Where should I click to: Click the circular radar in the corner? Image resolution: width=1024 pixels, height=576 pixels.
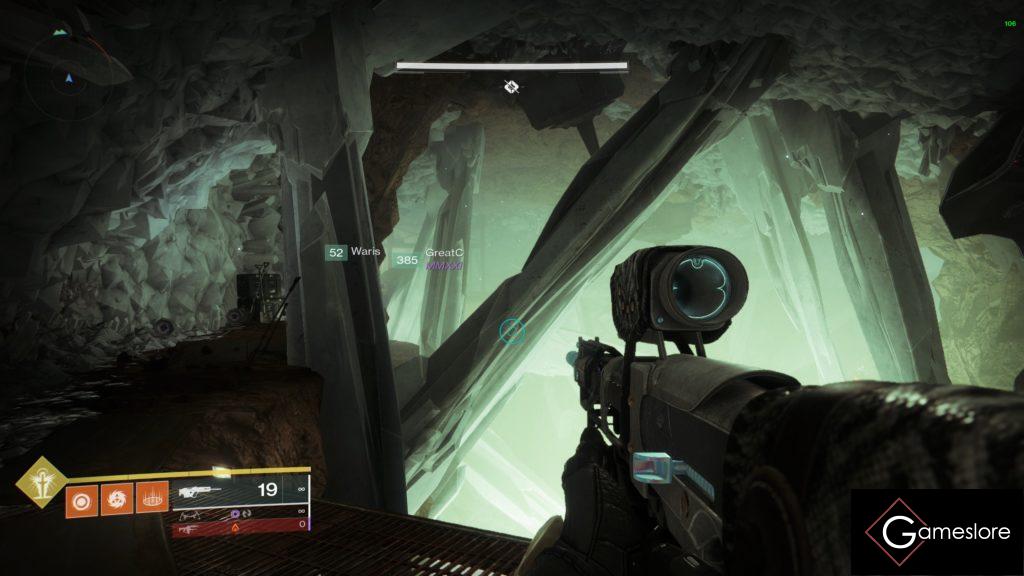tap(68, 76)
